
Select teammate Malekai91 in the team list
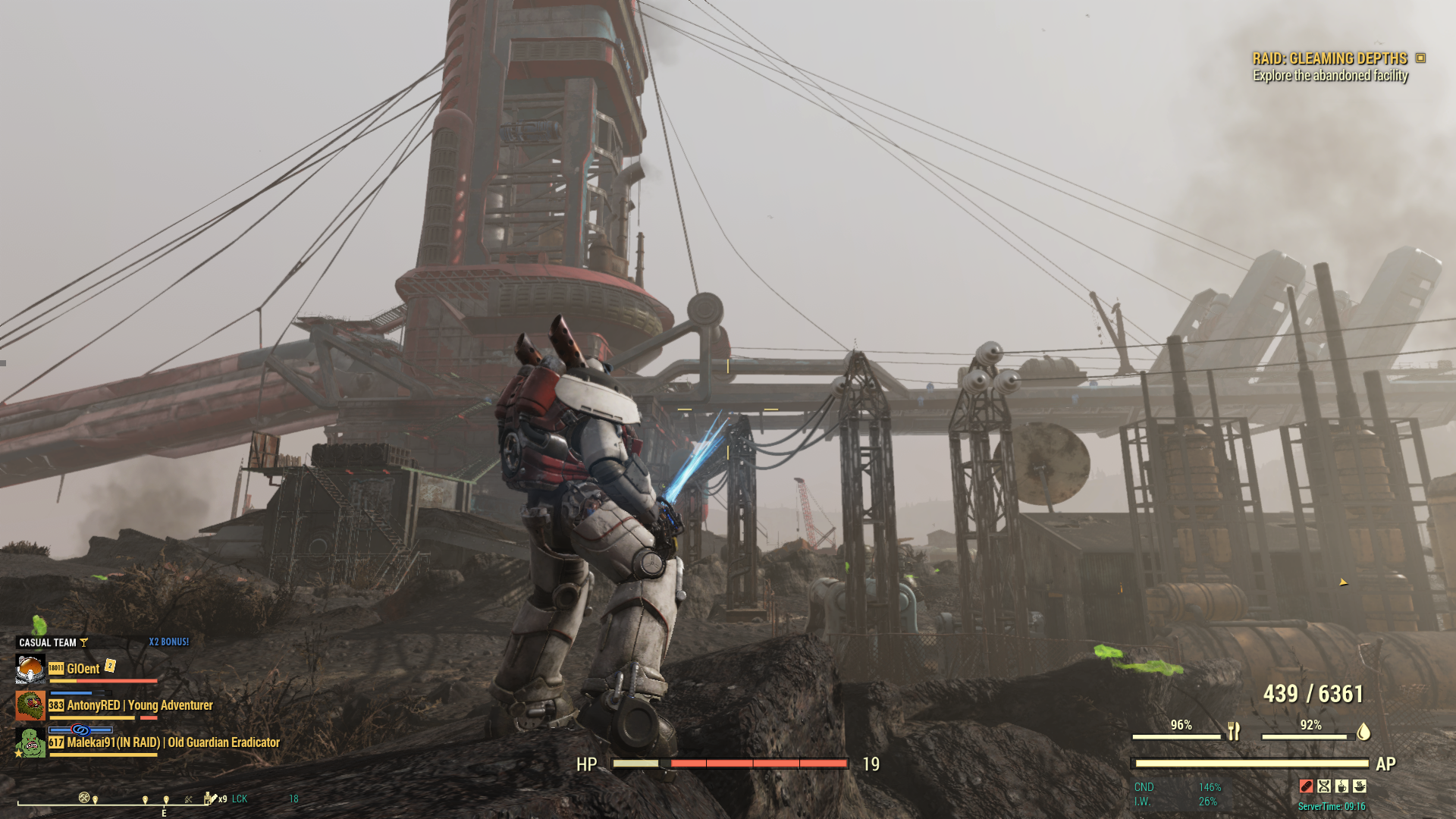click(x=173, y=742)
